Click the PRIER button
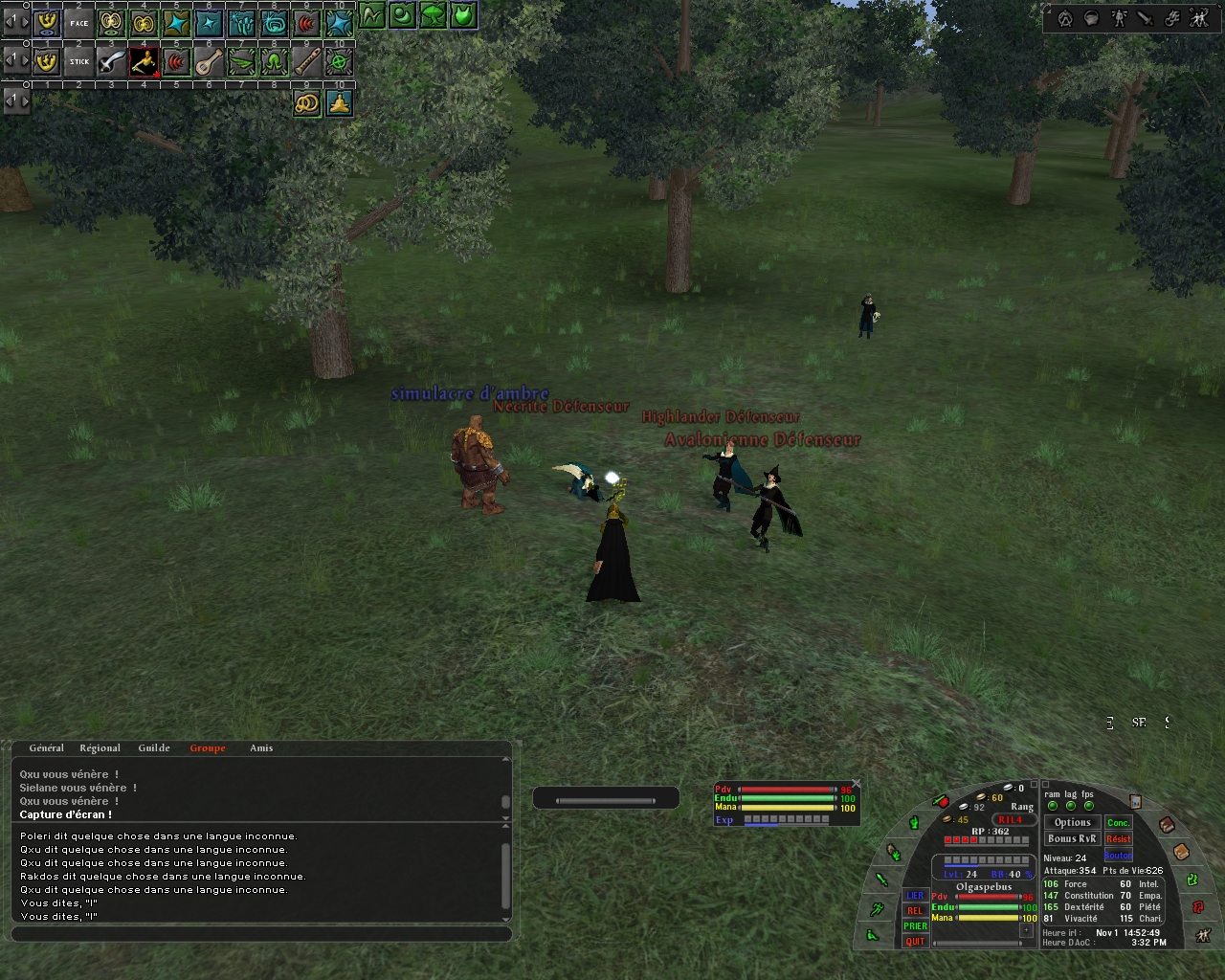This screenshot has width=1225, height=980. point(915,926)
